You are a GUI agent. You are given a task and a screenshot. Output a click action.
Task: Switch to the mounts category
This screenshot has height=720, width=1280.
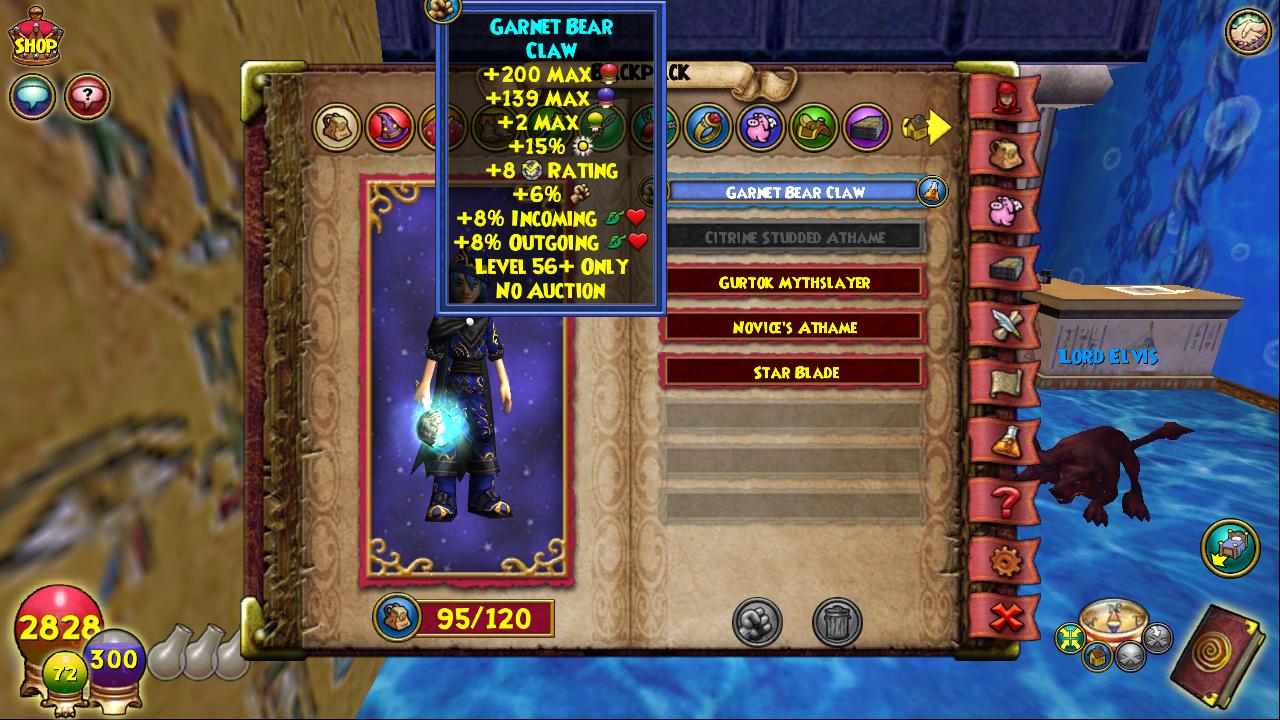coord(814,127)
